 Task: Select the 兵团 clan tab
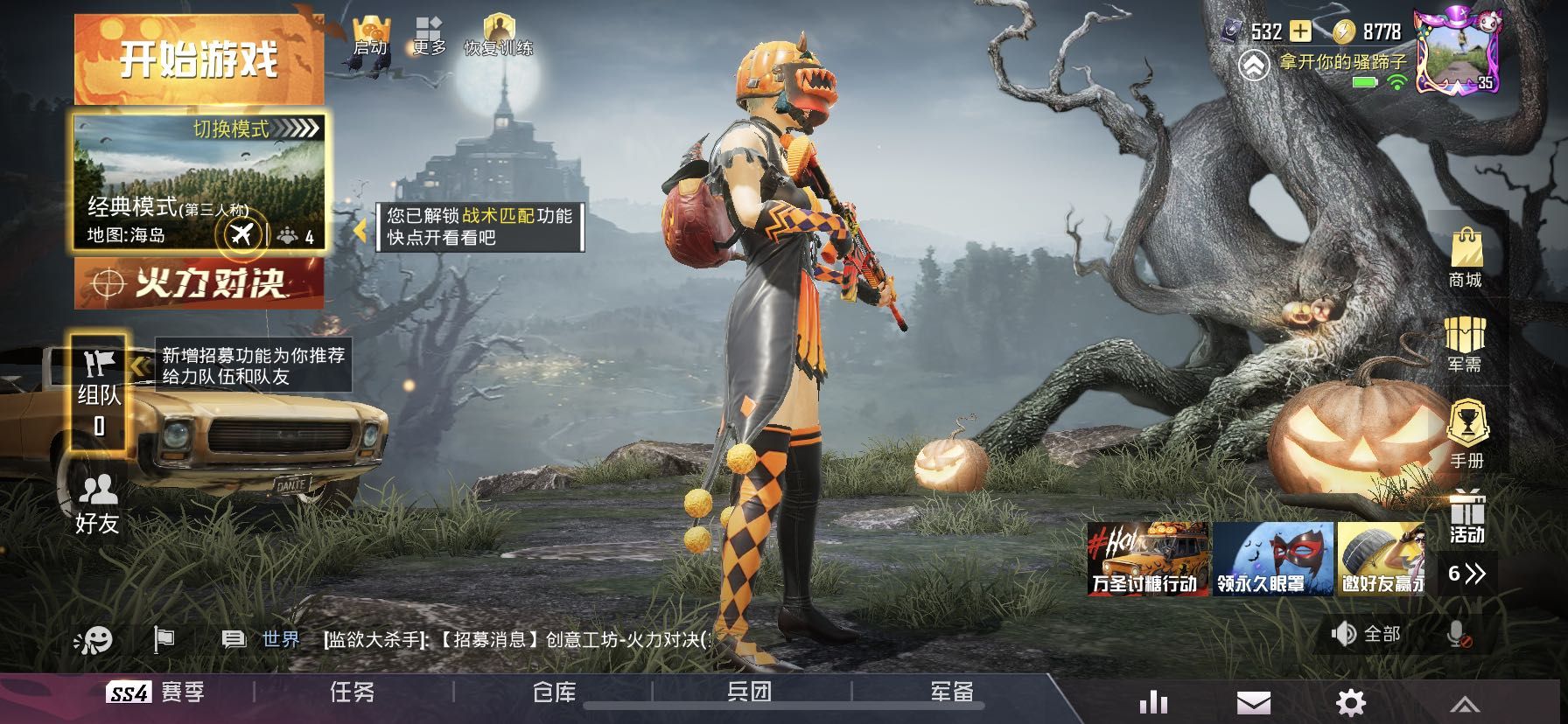750,693
